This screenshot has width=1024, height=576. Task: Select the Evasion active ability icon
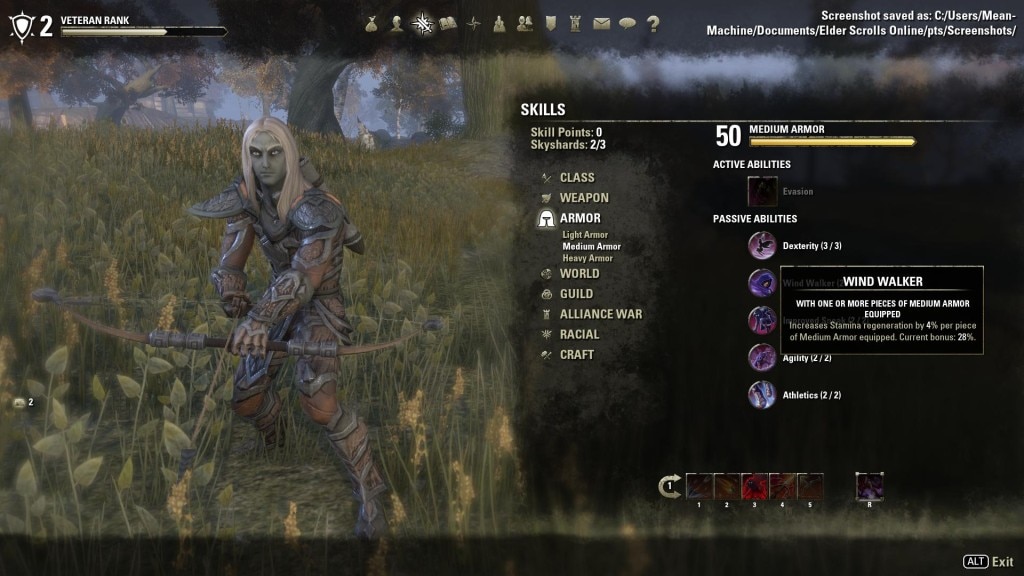point(763,191)
